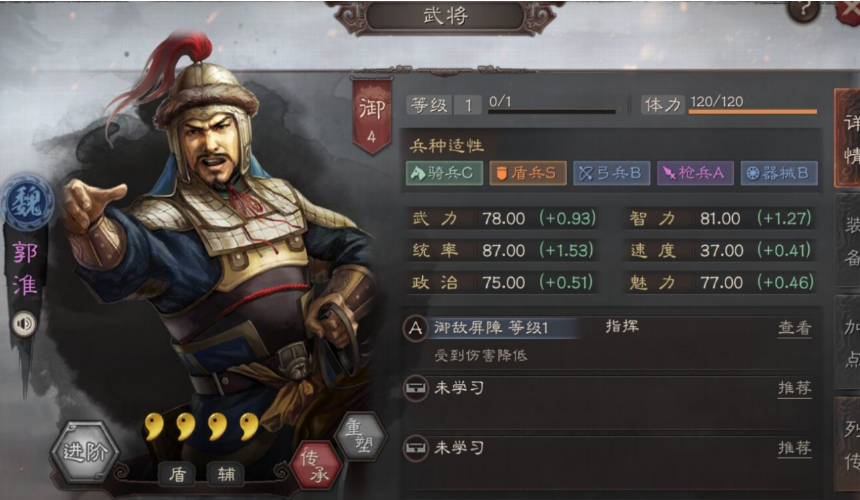Select the 辅 support type label

[x=225, y=473]
